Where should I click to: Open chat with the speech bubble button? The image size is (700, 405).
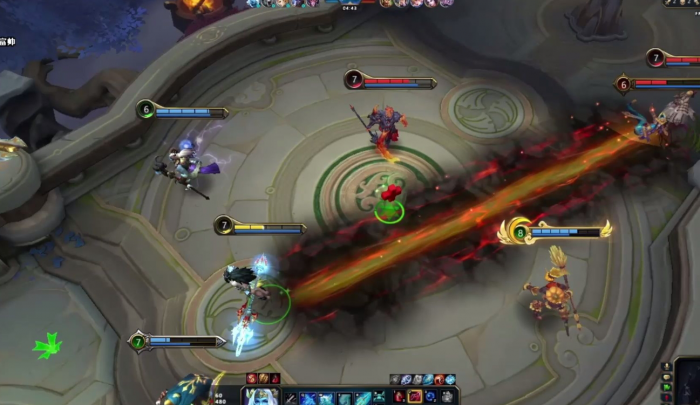(667, 377)
